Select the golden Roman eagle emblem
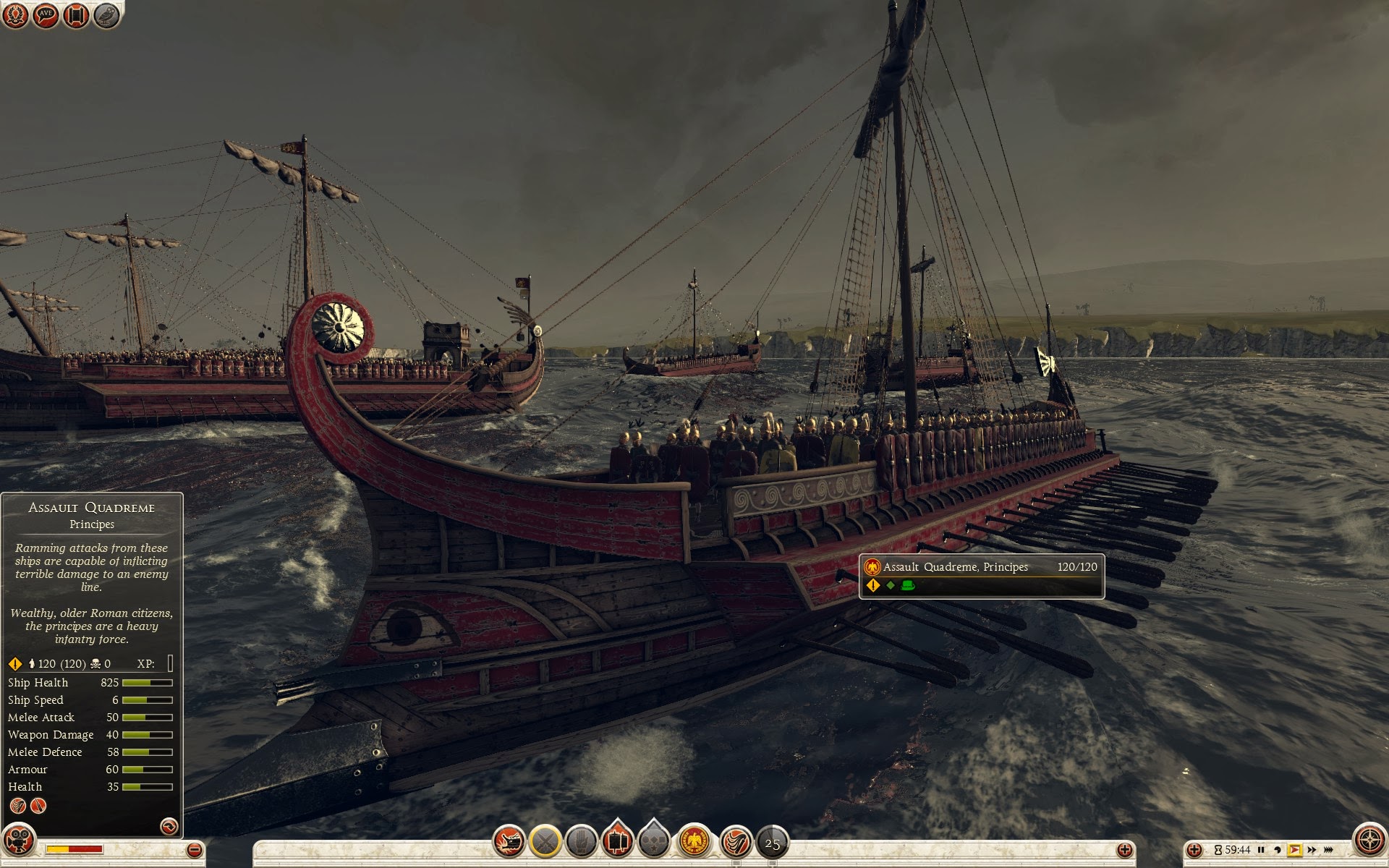Viewport: 1389px width, 868px height. pos(694,841)
